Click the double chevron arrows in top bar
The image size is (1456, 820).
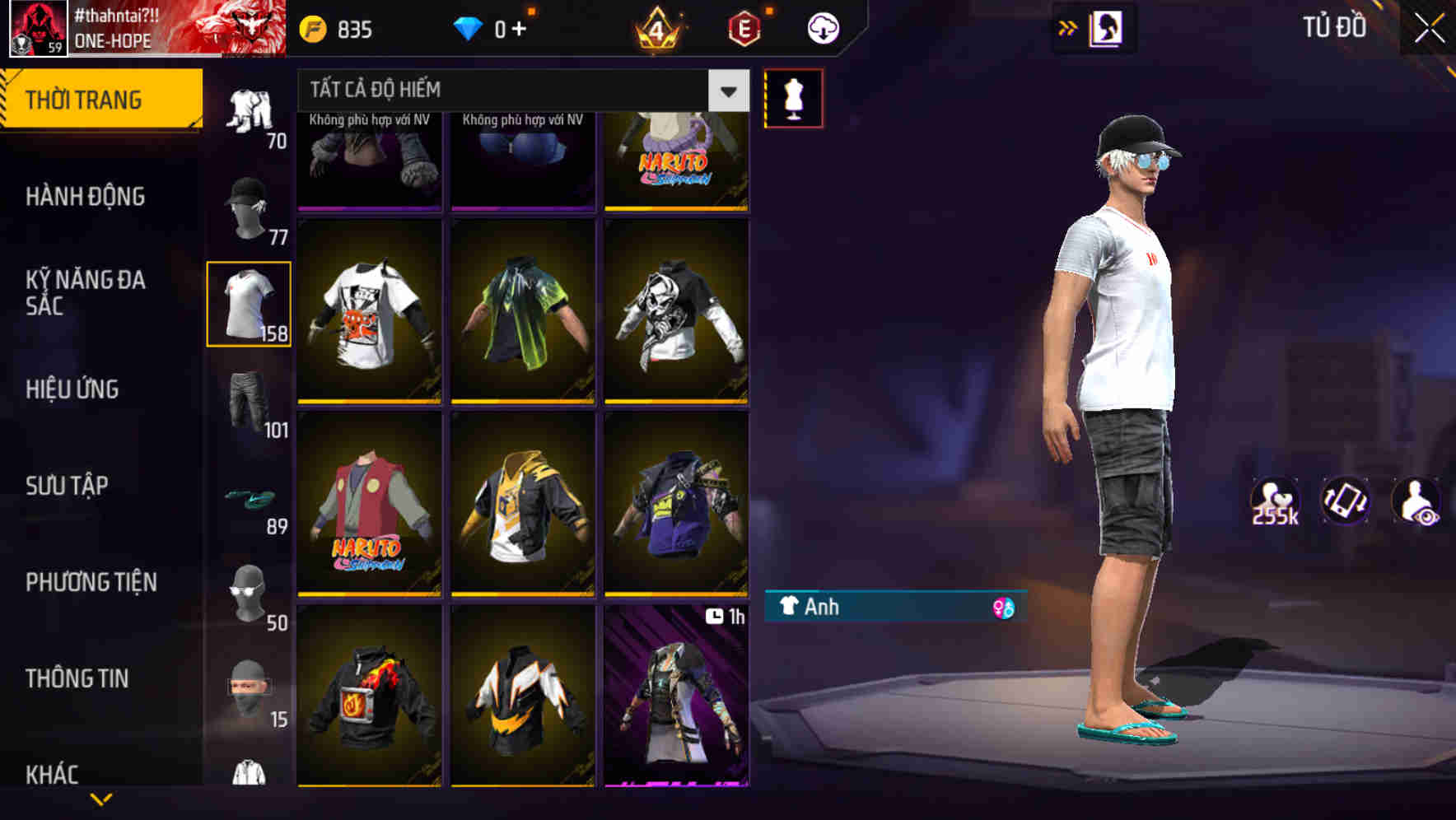1066,27
